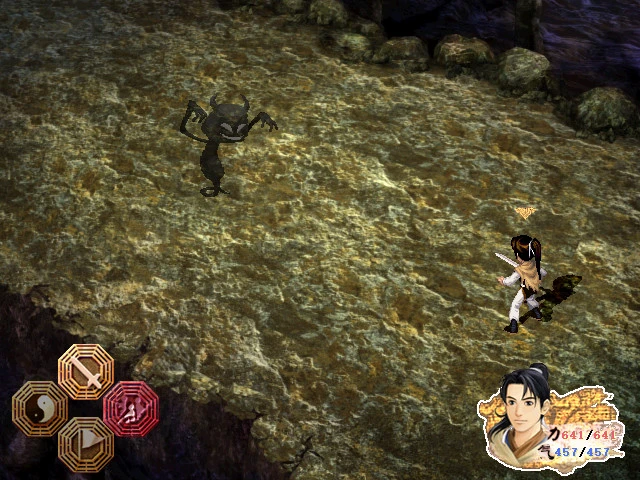Pick the flag command octagon
This screenshot has height=480, width=640.
coord(86,443)
